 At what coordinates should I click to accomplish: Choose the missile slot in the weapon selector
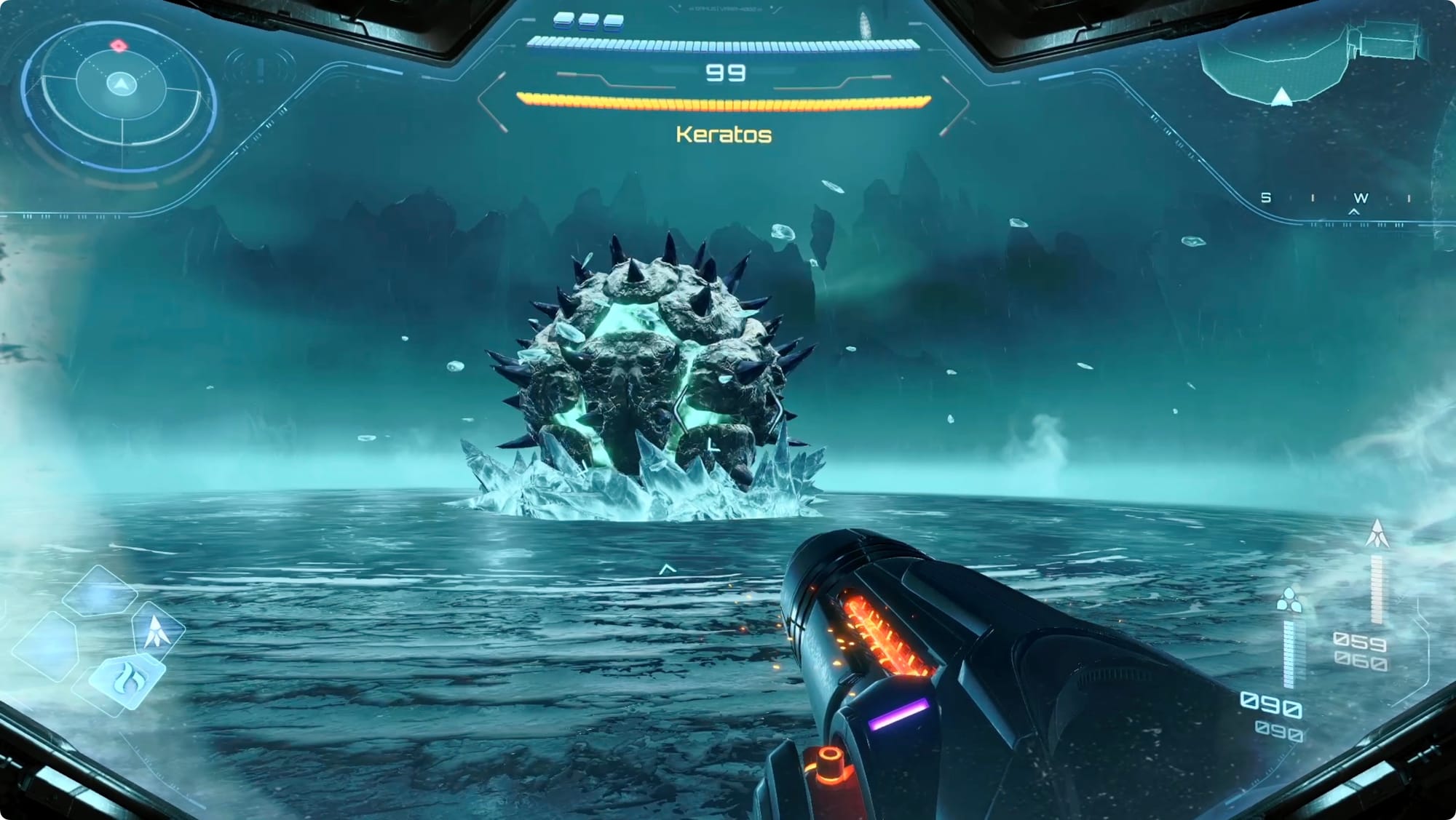pos(157,630)
